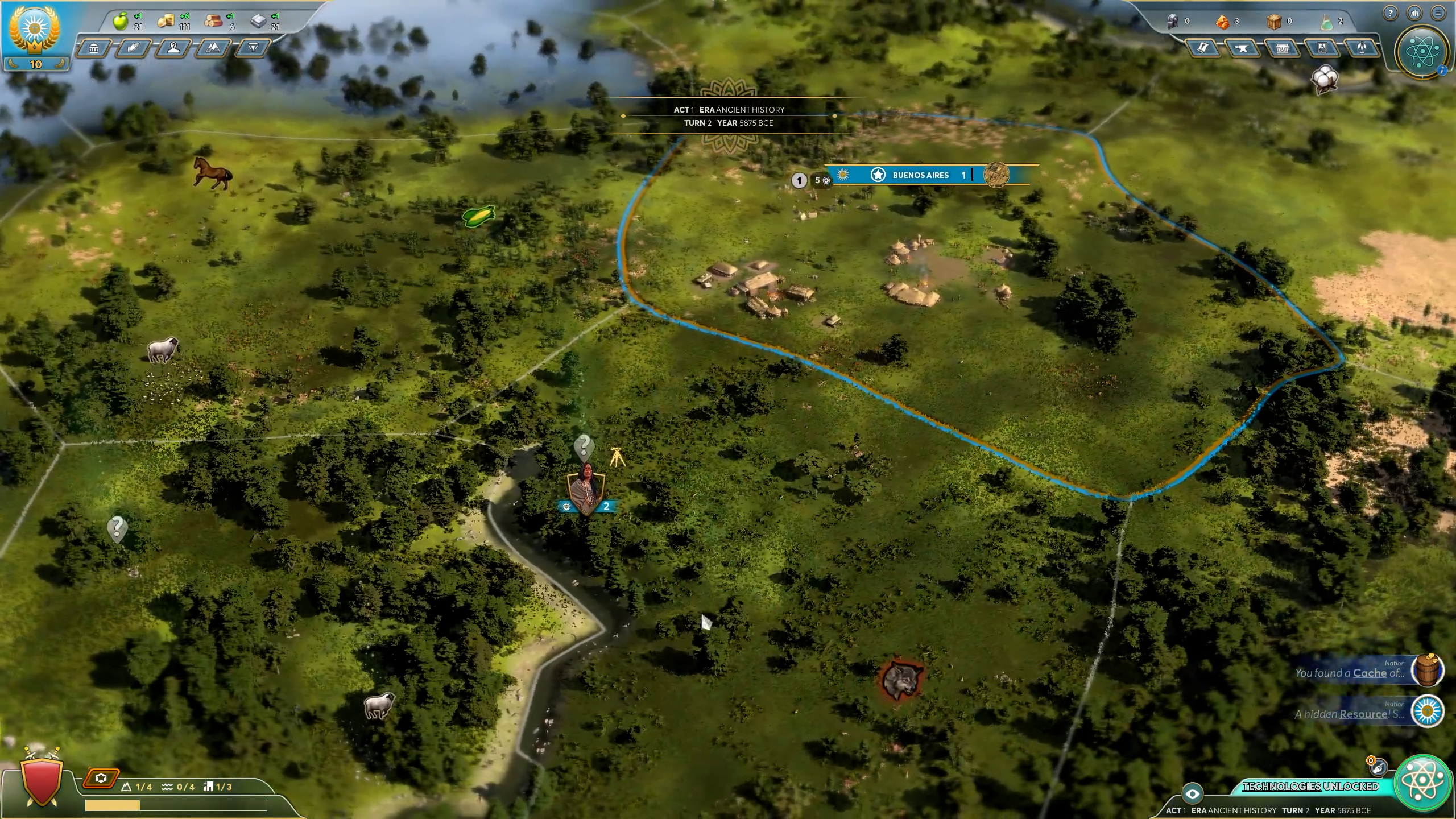1456x819 pixels.
Task: Open statistics with the bar chart button
Action: (1413, 13)
